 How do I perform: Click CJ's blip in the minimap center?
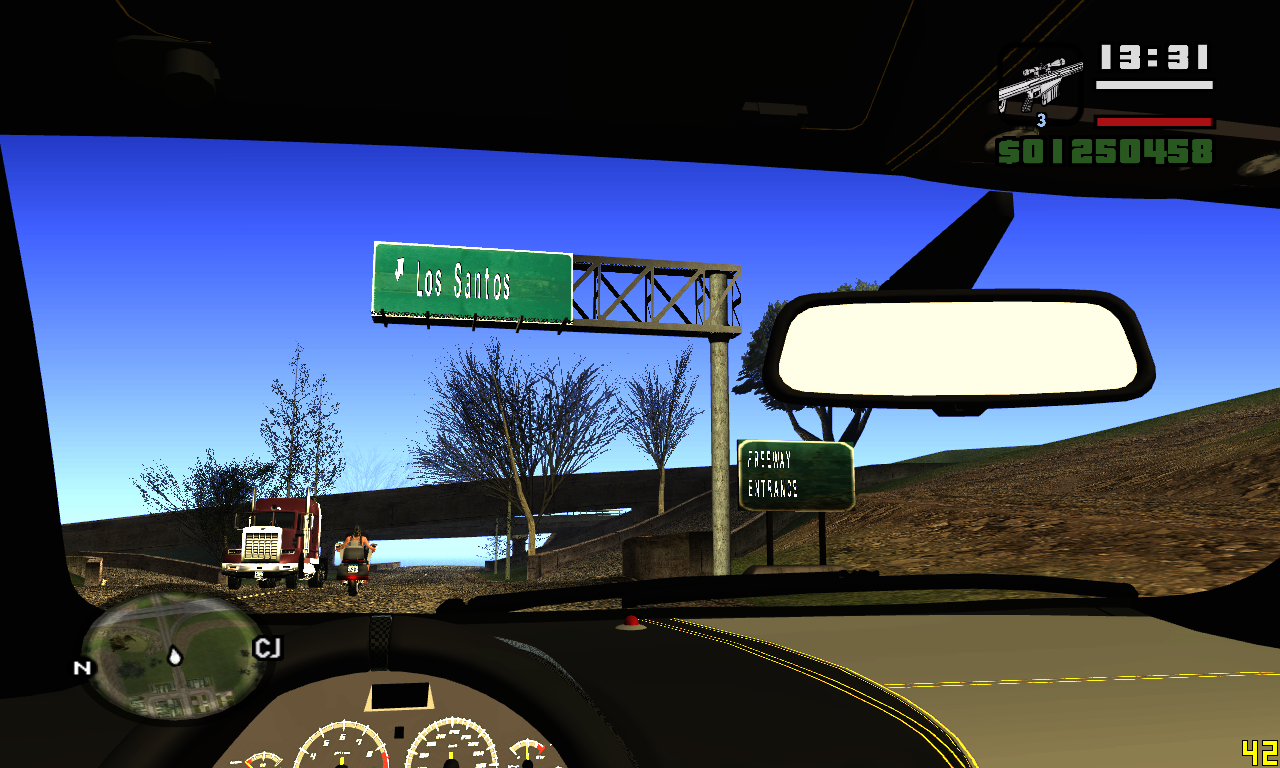174,656
